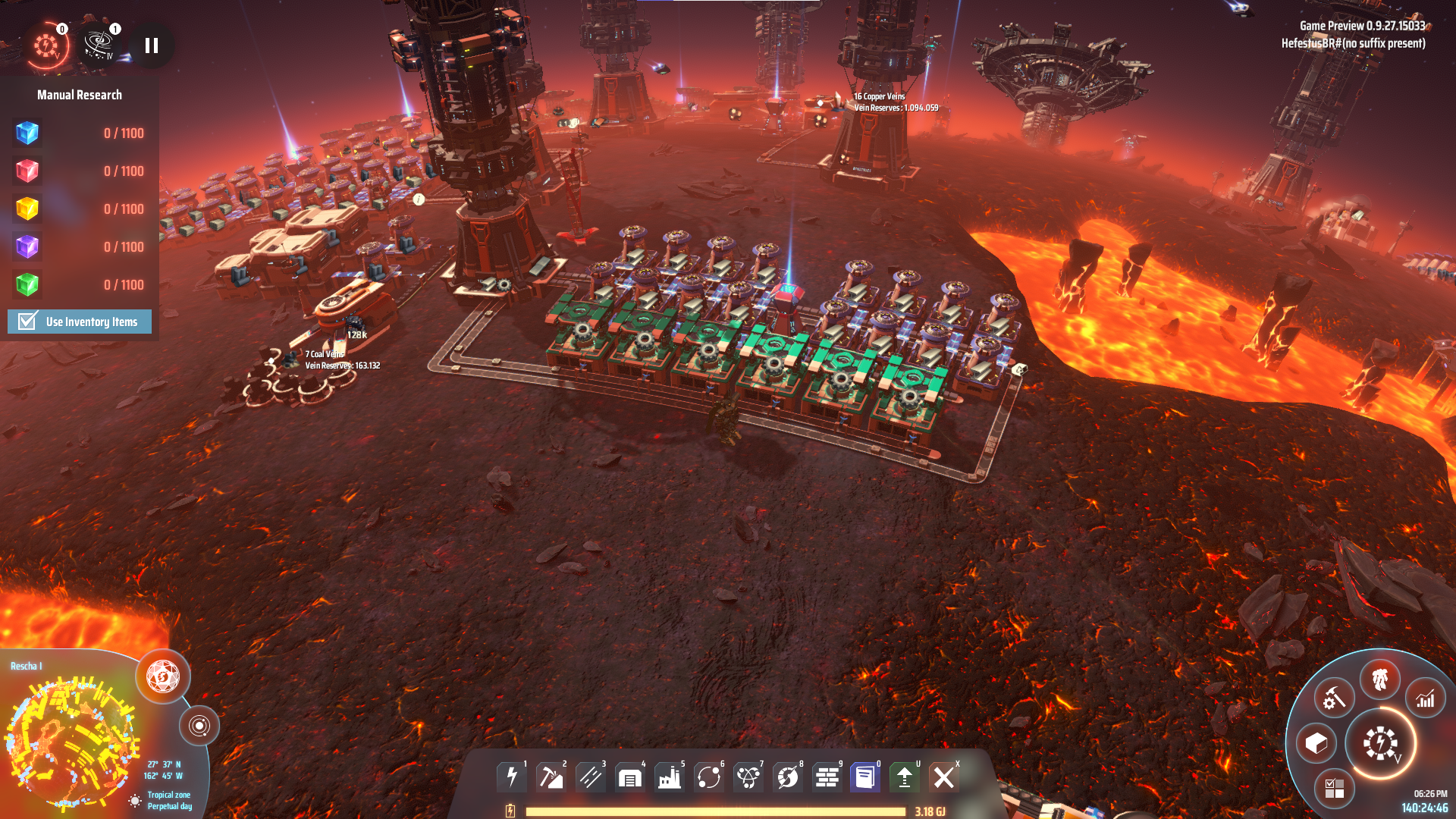The image size is (1456, 819).
Task: Toggle the Use Inventory Items checkbox
Action: tap(28, 322)
